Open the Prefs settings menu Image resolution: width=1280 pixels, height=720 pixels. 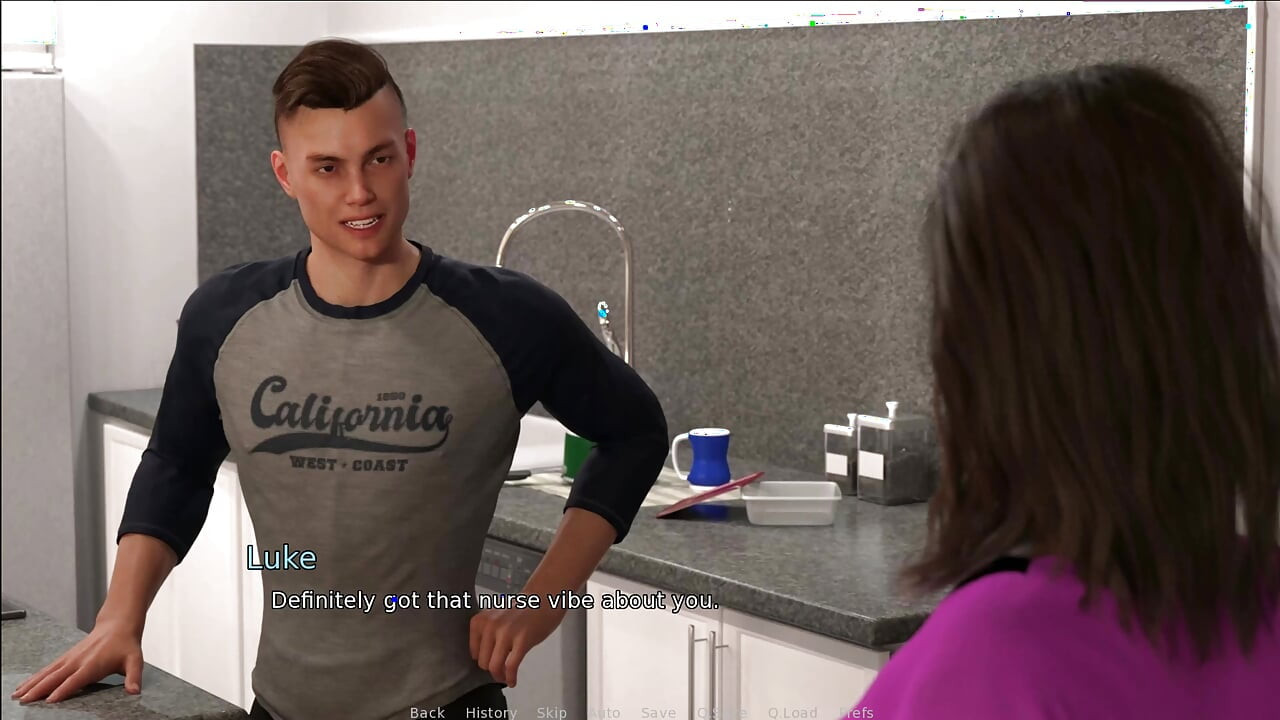(x=856, y=712)
